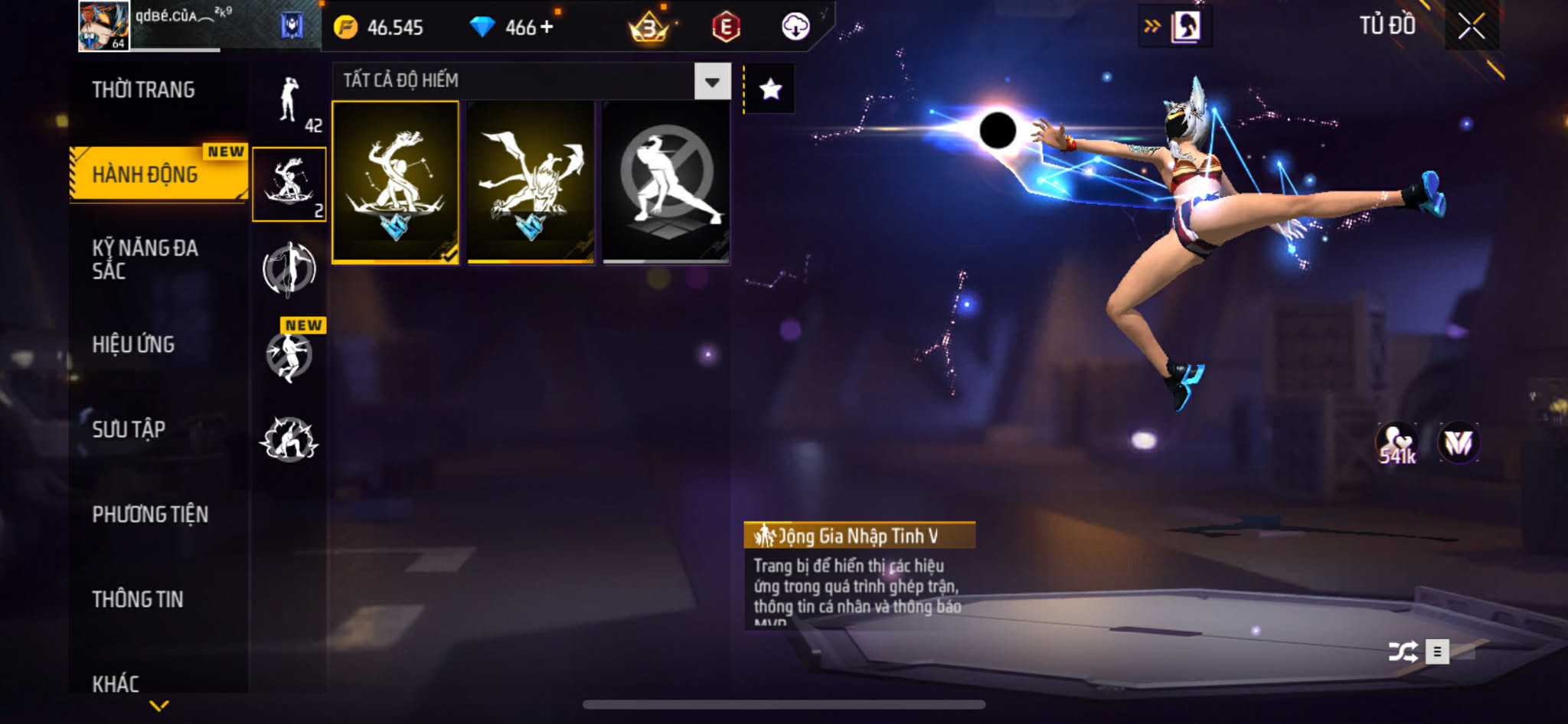Open the Thông Tin section
The width and height of the screenshot is (1568, 724).
(x=138, y=599)
